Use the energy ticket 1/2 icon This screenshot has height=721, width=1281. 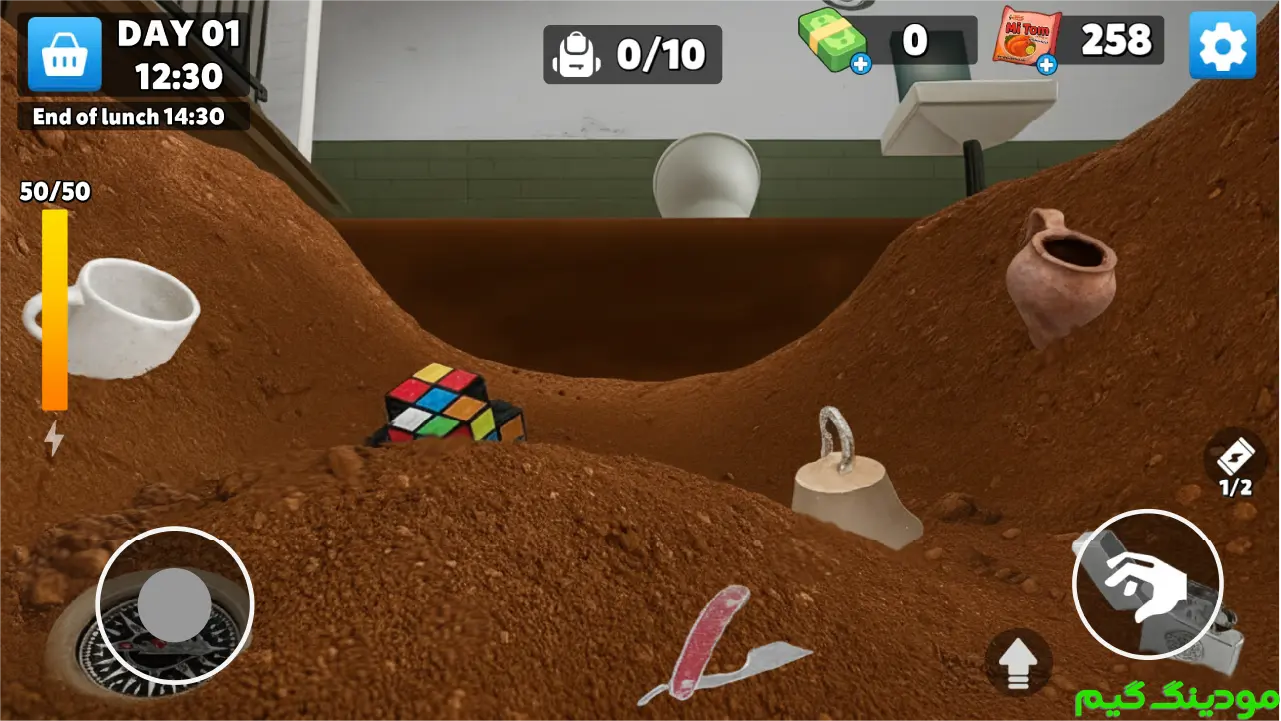pos(1235,461)
